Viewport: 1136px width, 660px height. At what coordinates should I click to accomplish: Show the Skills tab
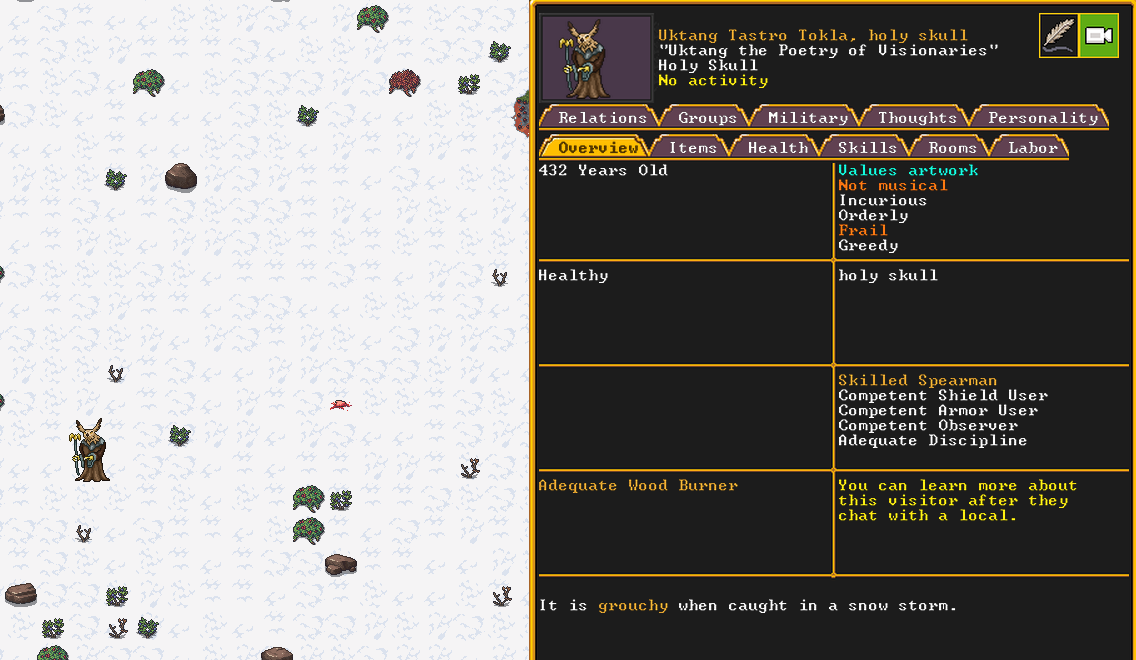click(866, 148)
